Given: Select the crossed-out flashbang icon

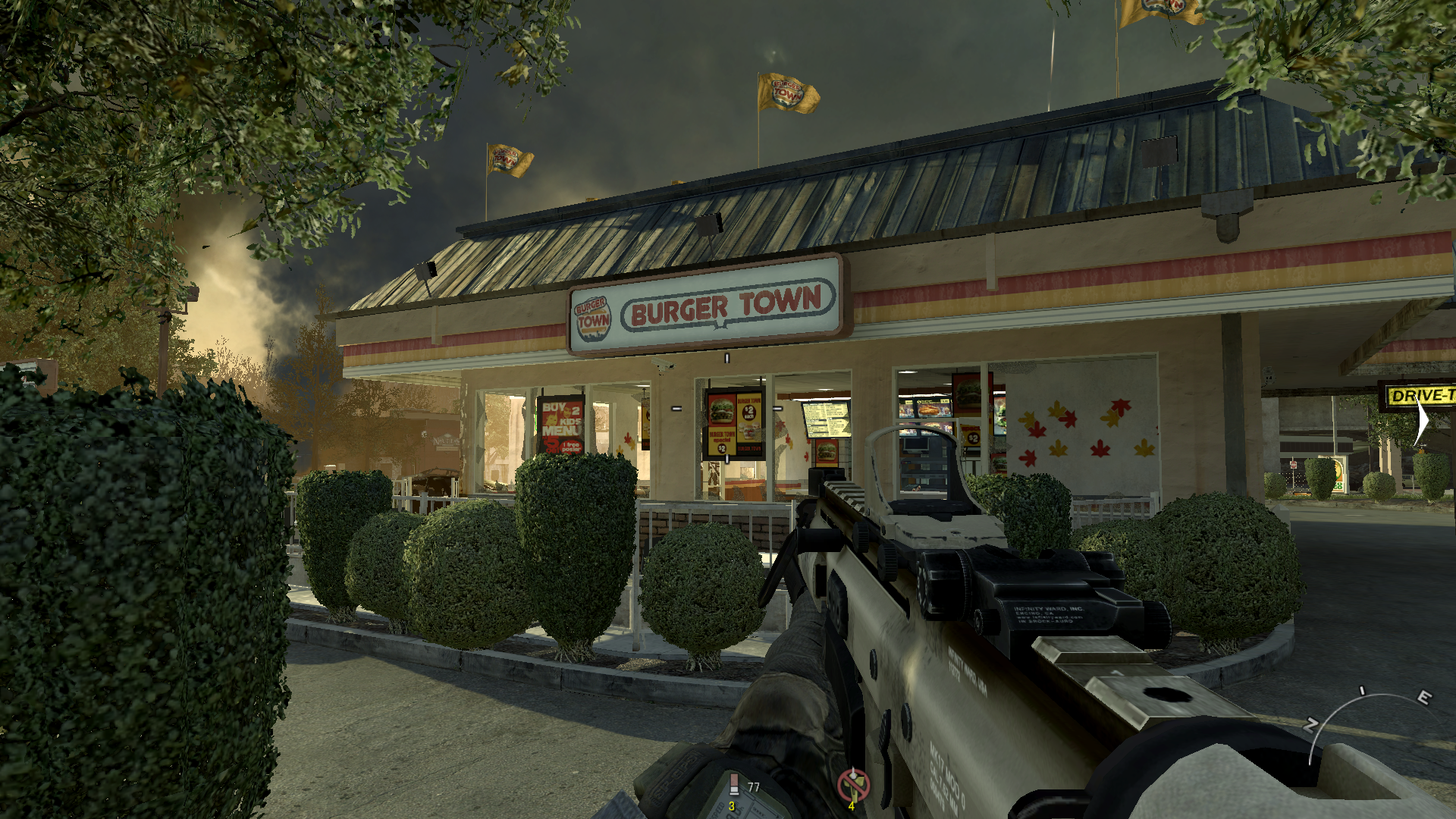Looking at the screenshot, I should click(x=853, y=784).
